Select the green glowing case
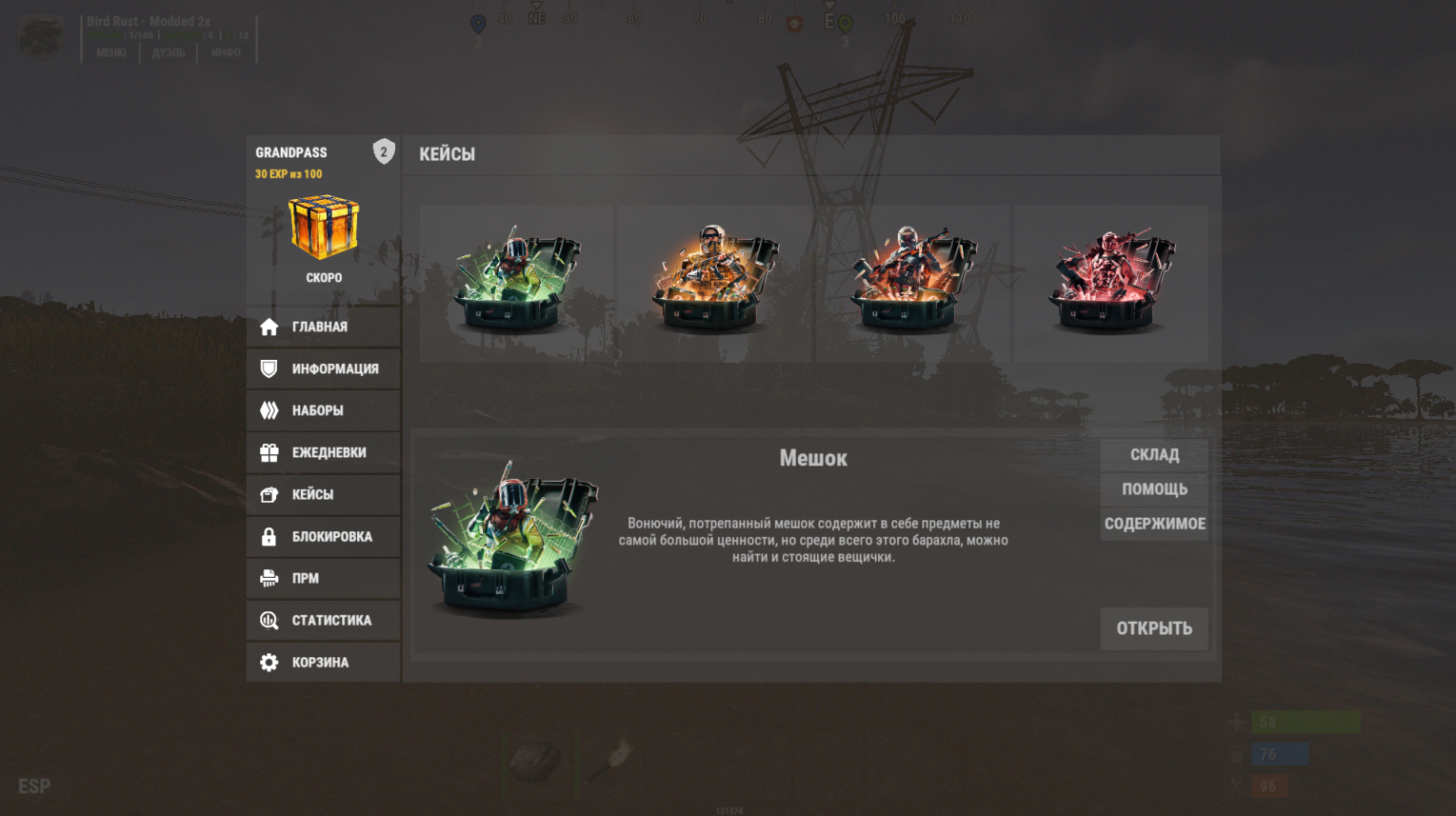Screen dimensions: 1456x816 [517, 283]
